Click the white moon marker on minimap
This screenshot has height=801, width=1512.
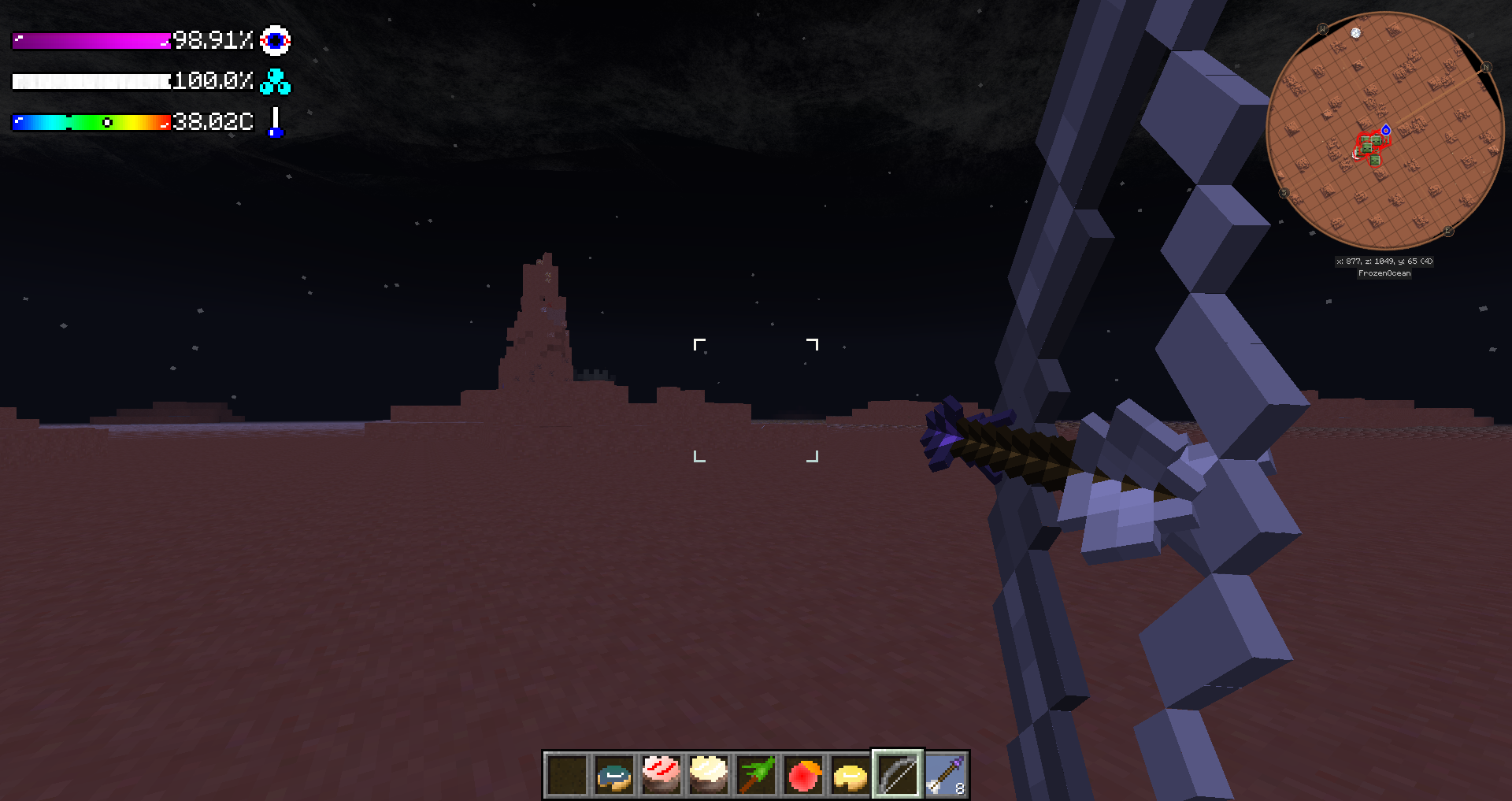coord(1355,33)
